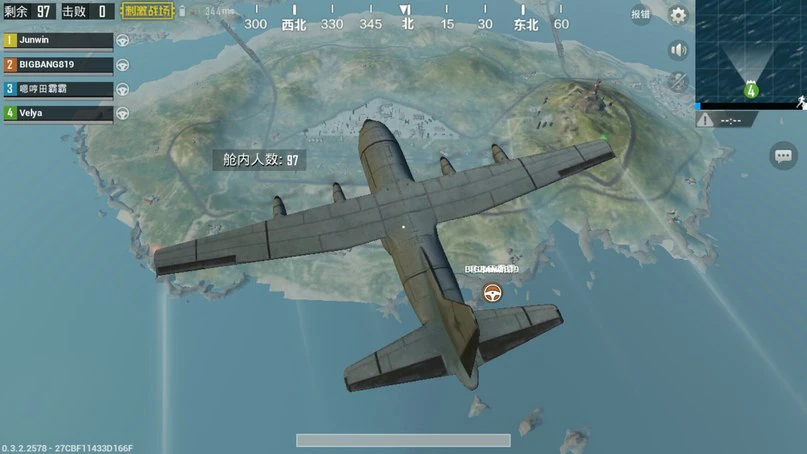Expand the minimap

pos(750,50)
